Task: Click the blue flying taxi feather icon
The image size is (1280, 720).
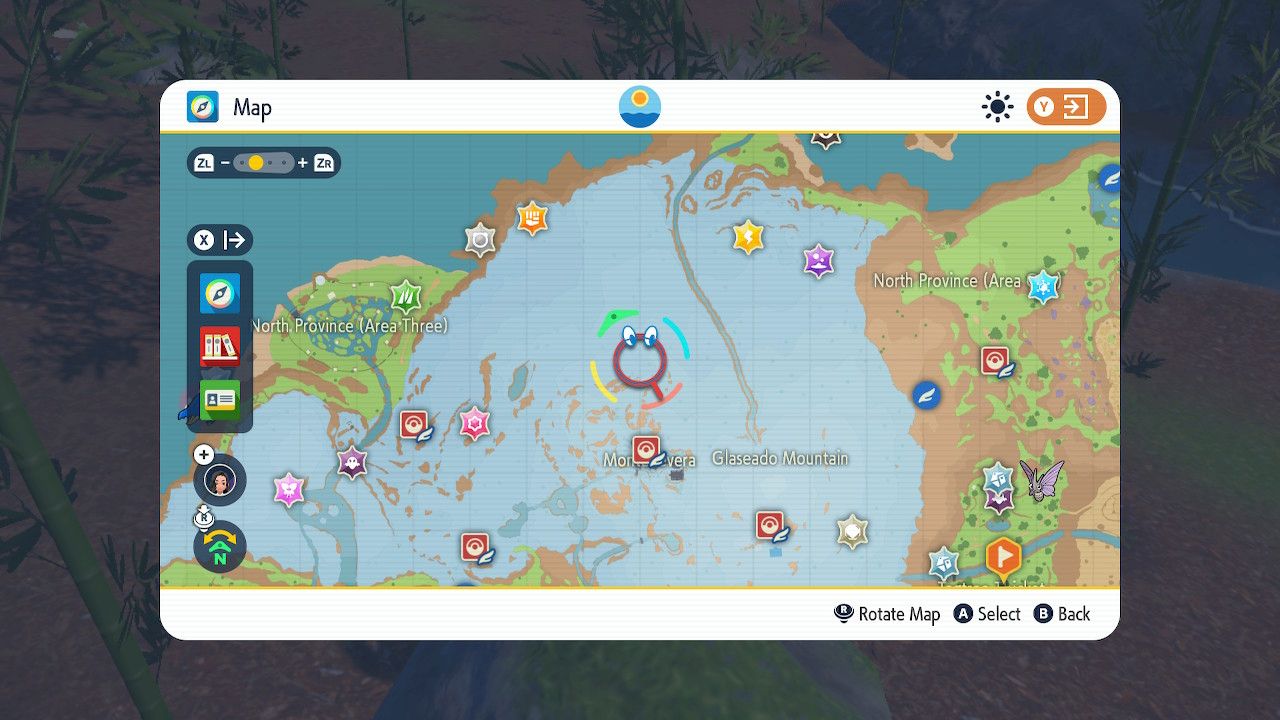Action: (x=925, y=395)
